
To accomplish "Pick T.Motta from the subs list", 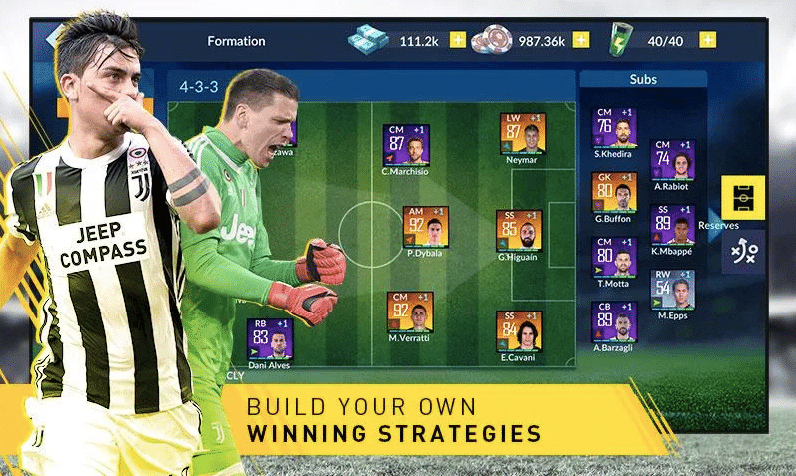I will click(614, 257).
